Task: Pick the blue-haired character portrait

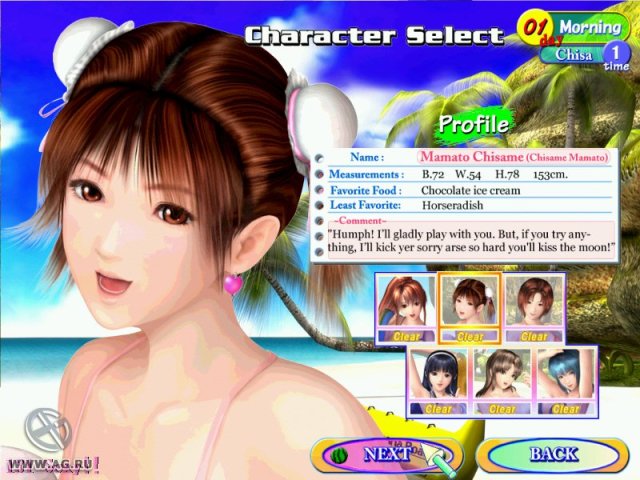Action: [x=566, y=381]
